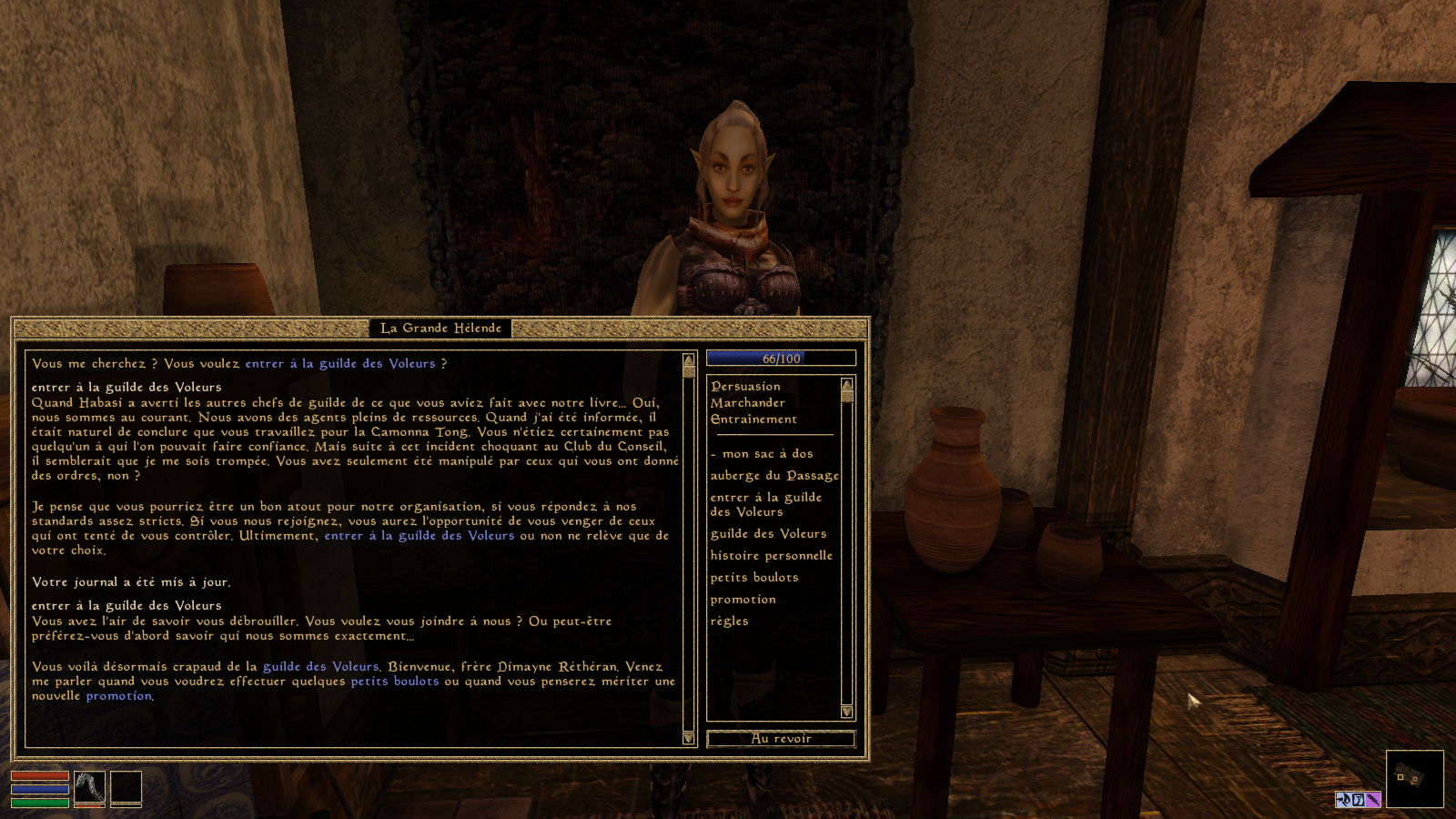Ask about "petits boulots" in topic list

coord(753,578)
